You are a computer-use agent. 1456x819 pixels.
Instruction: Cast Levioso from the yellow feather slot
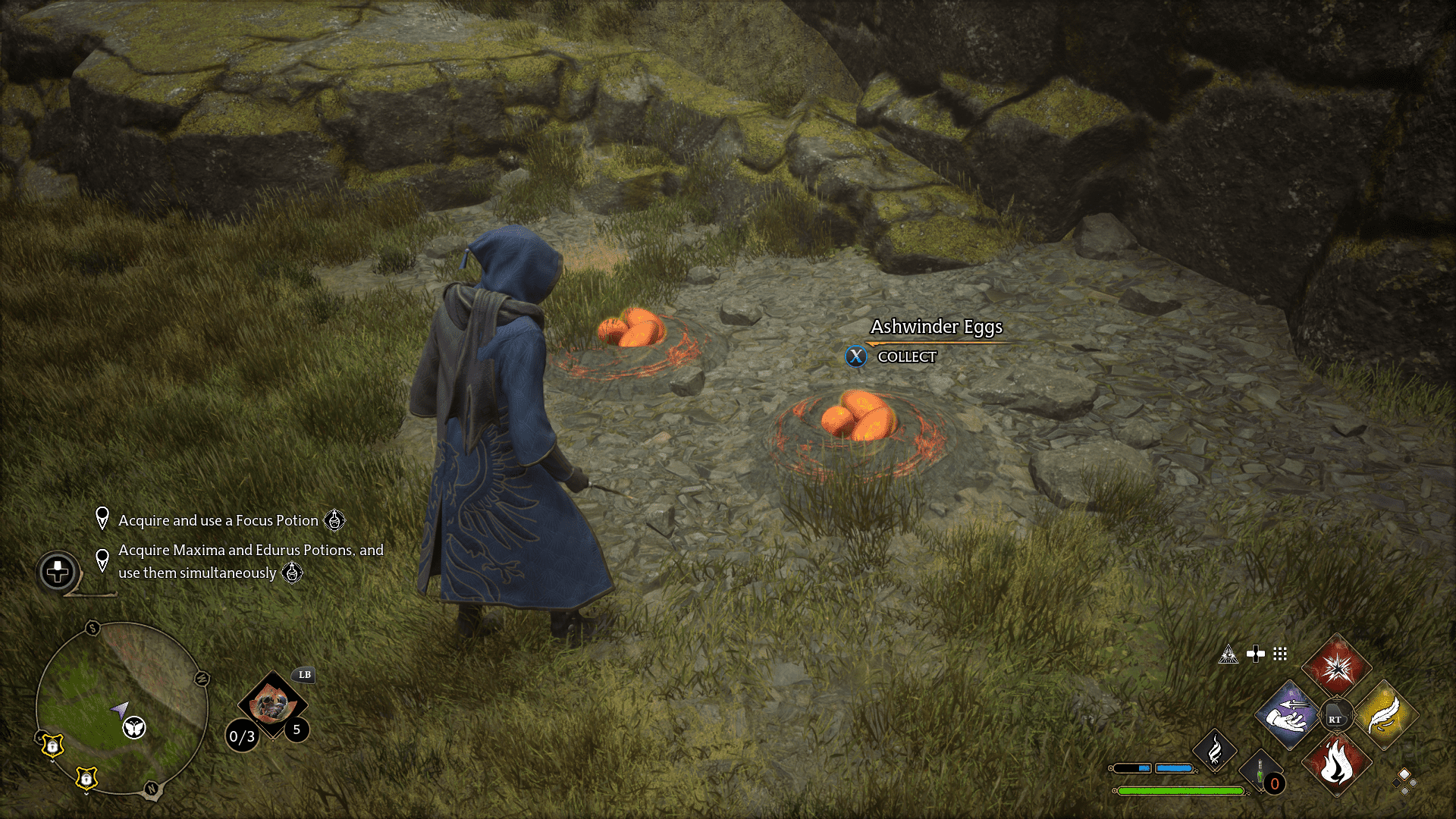[x=1385, y=714]
